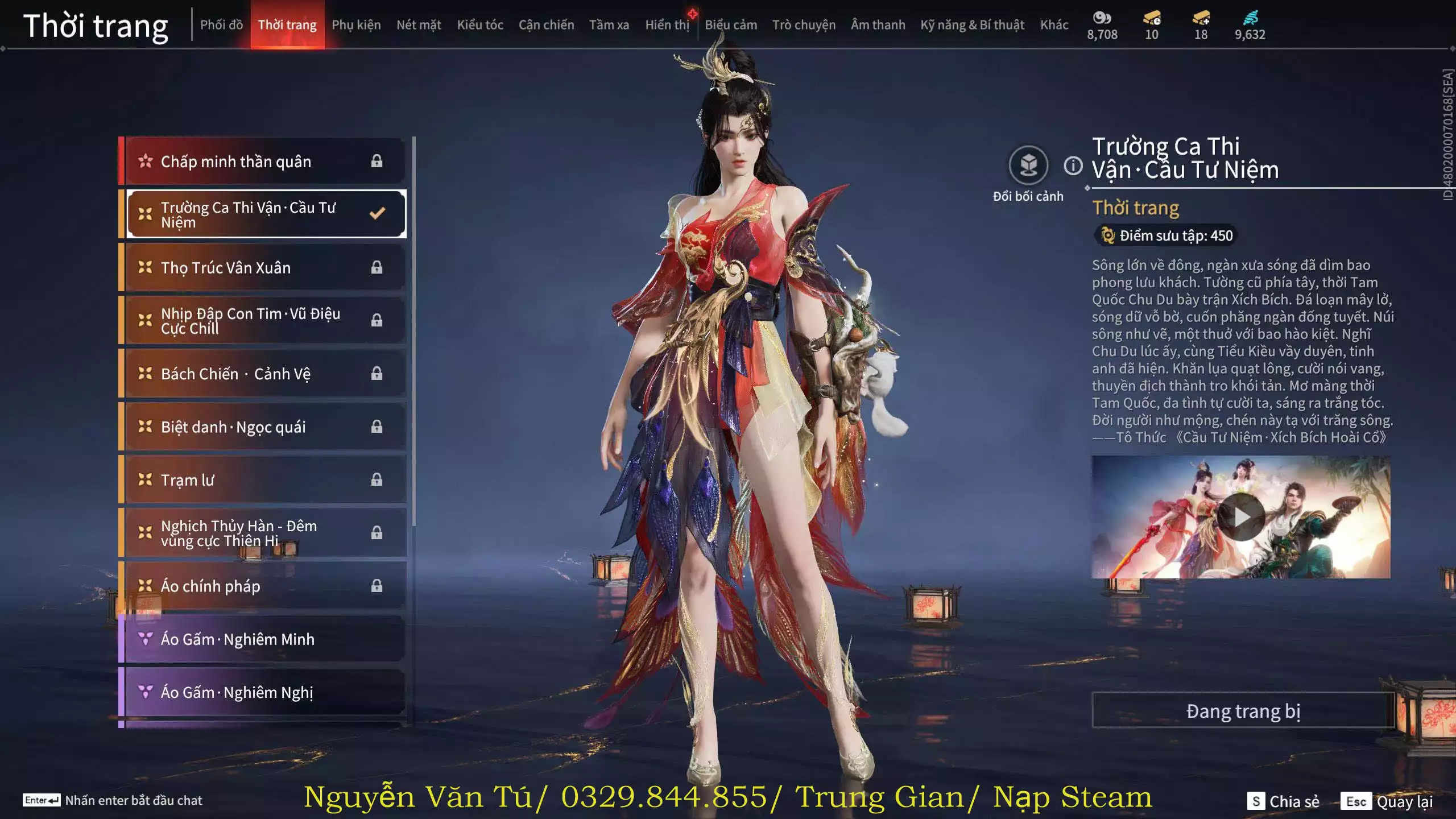This screenshot has width=1456, height=819.
Task: Choose the Áo chính pháp outfit
Action: click(x=264, y=586)
